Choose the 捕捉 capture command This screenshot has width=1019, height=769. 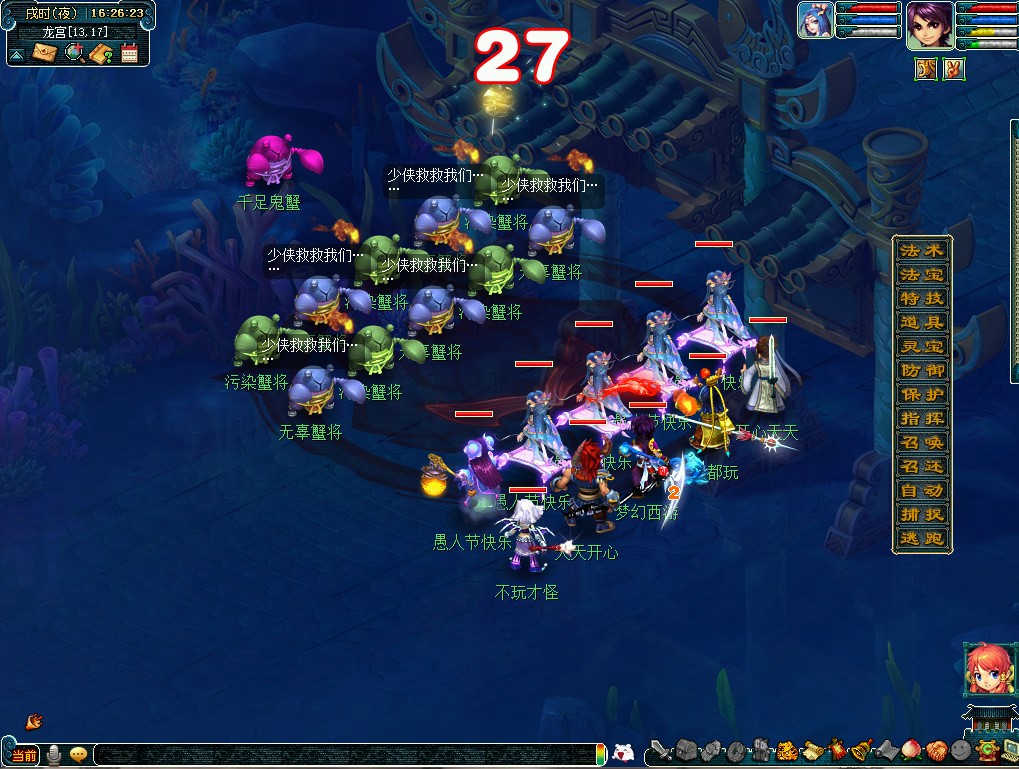pos(921,514)
